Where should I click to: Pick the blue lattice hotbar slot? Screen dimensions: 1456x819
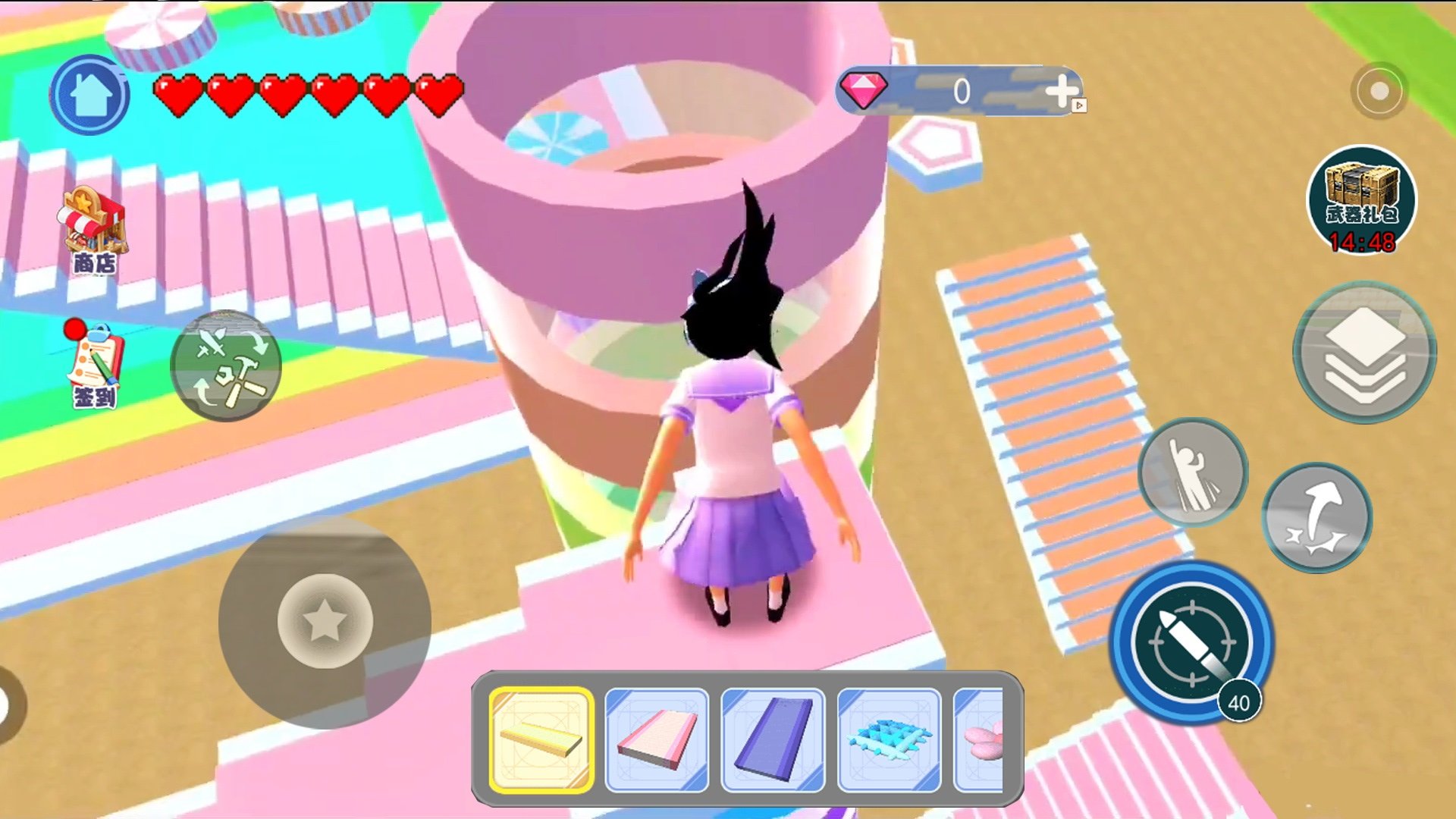[x=889, y=739]
